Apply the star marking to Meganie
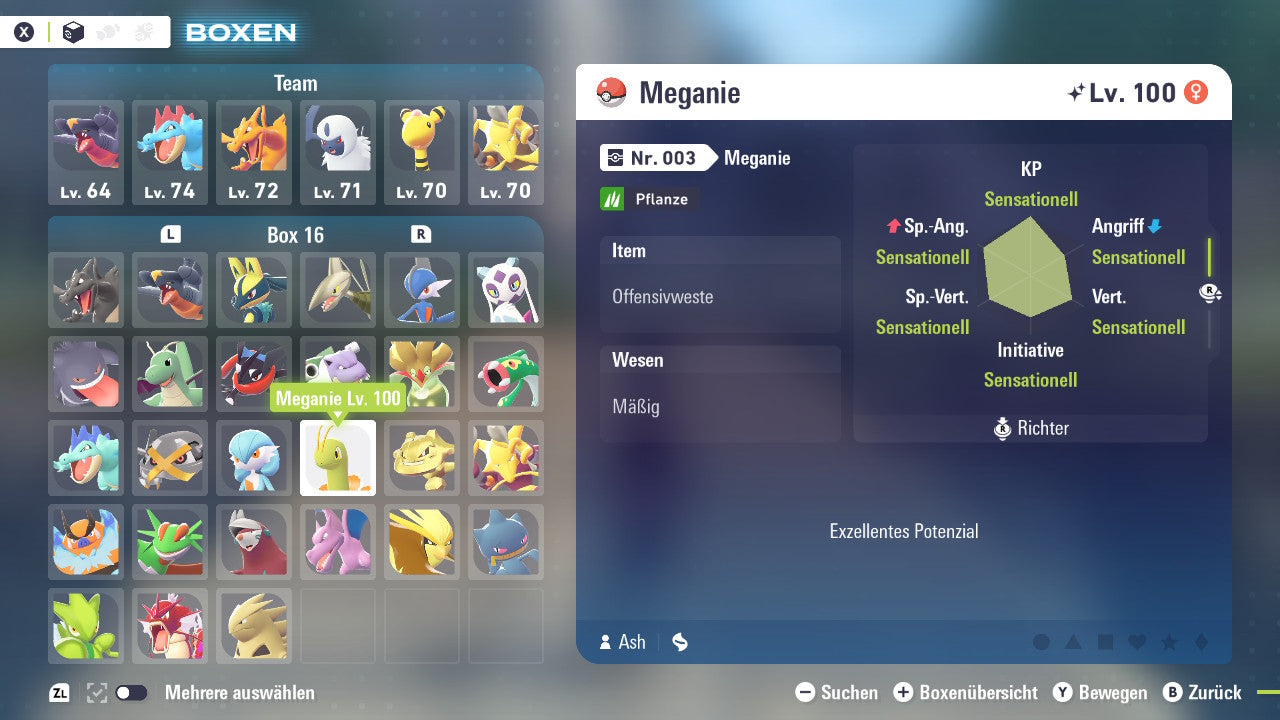The image size is (1280, 720). (1169, 642)
